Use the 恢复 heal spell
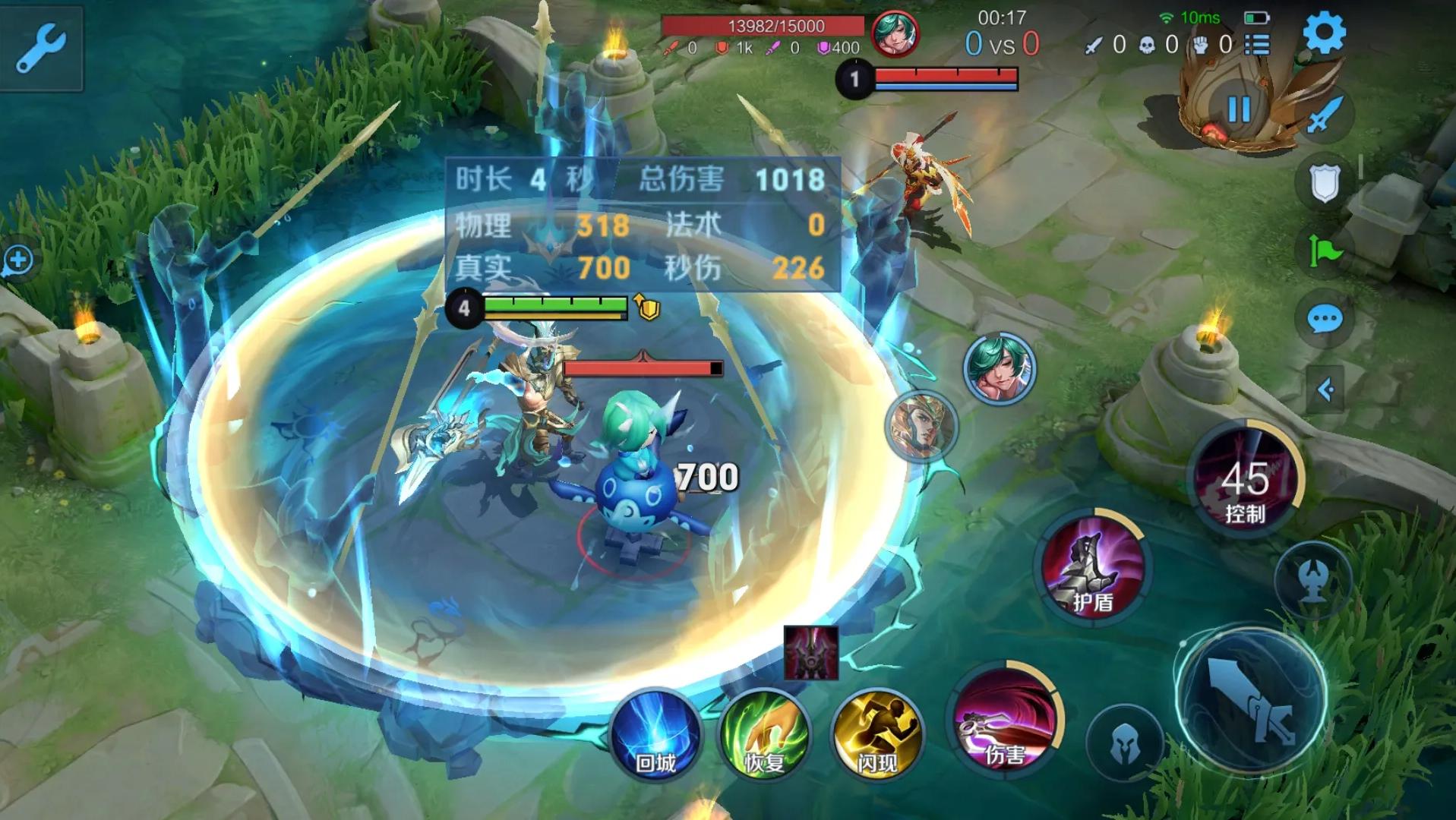Screen dimensions: 1456x820 (764, 734)
